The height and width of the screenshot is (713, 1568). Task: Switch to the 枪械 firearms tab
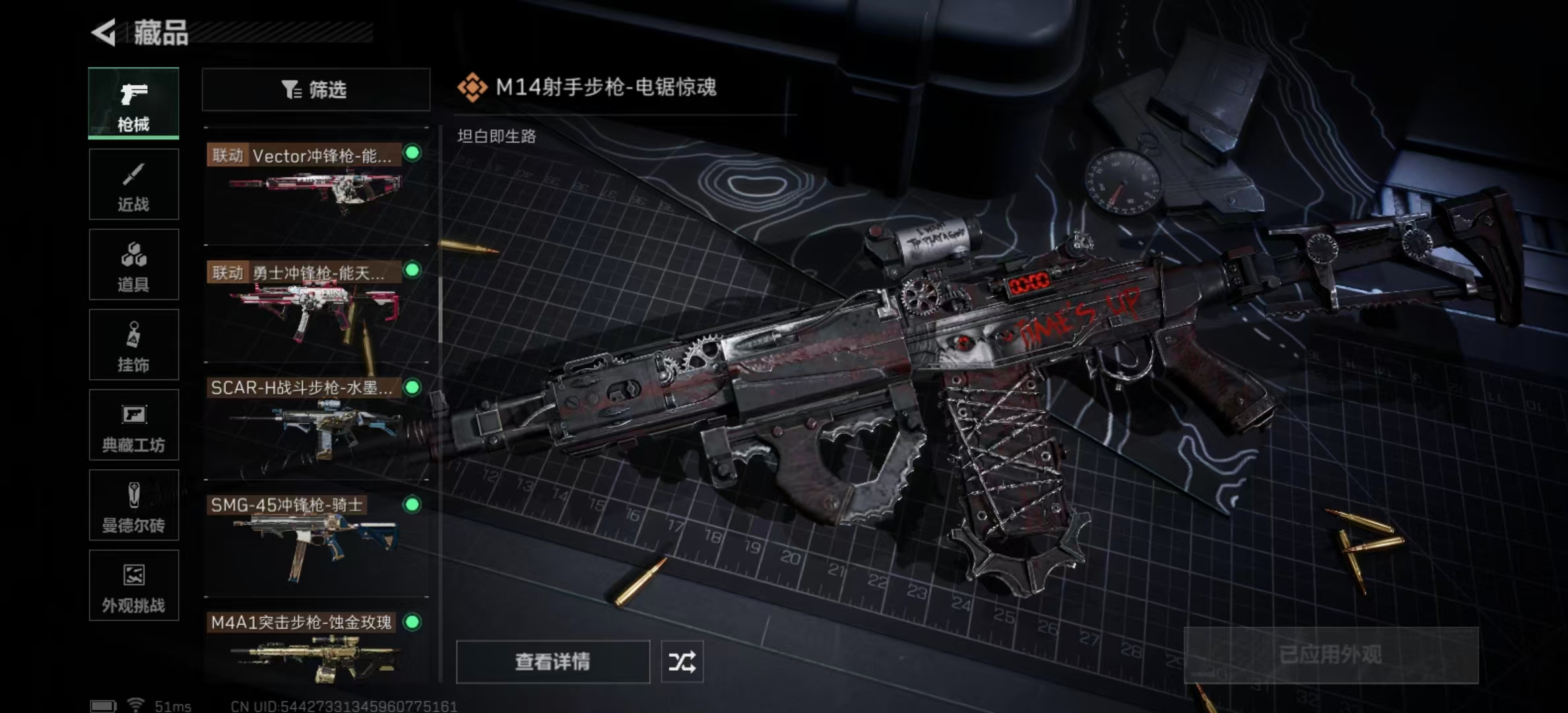(133, 103)
